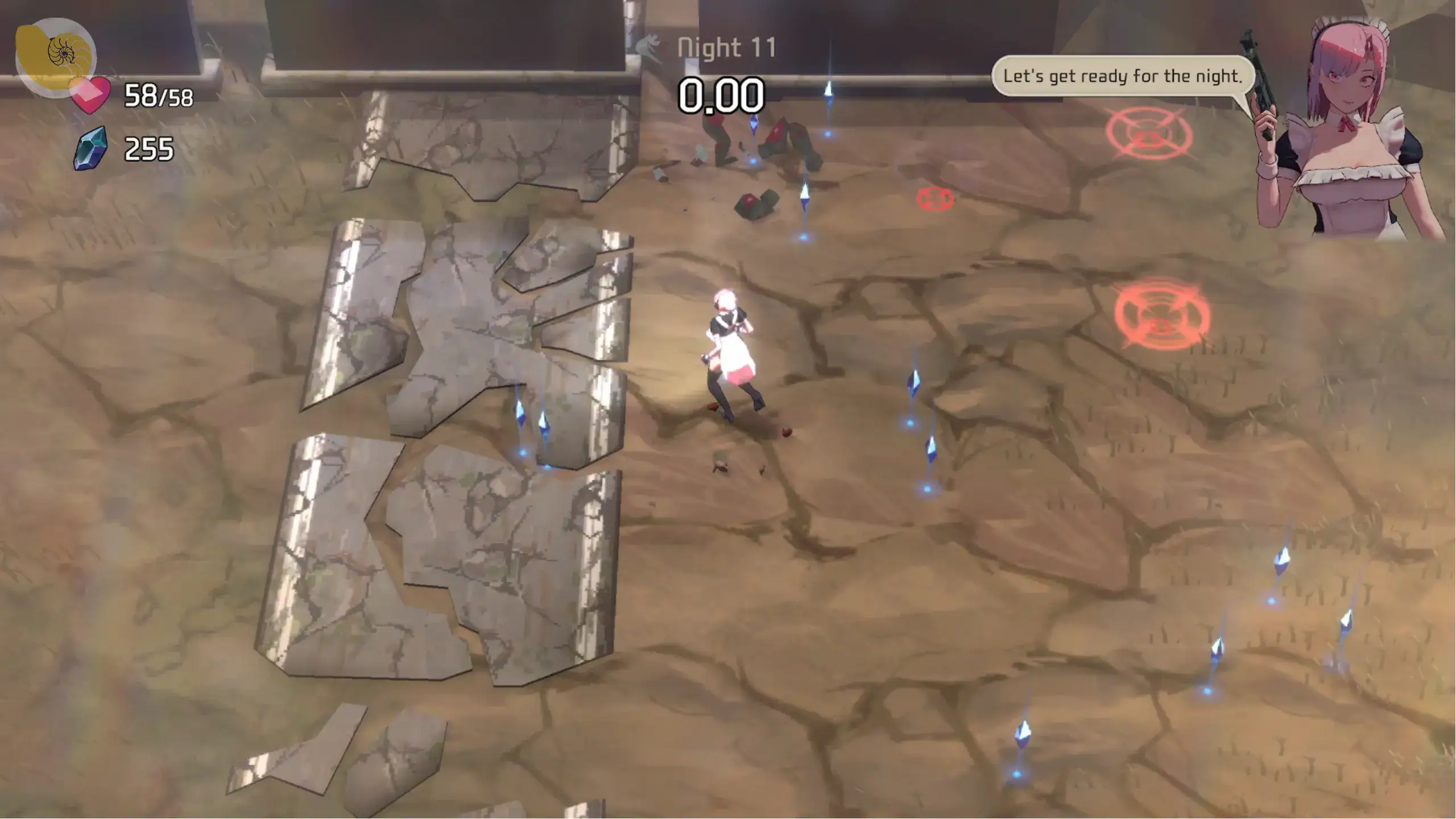The height and width of the screenshot is (819, 1456).
Task: Click the pink-haired maid portrait
Action: coord(1348,131)
